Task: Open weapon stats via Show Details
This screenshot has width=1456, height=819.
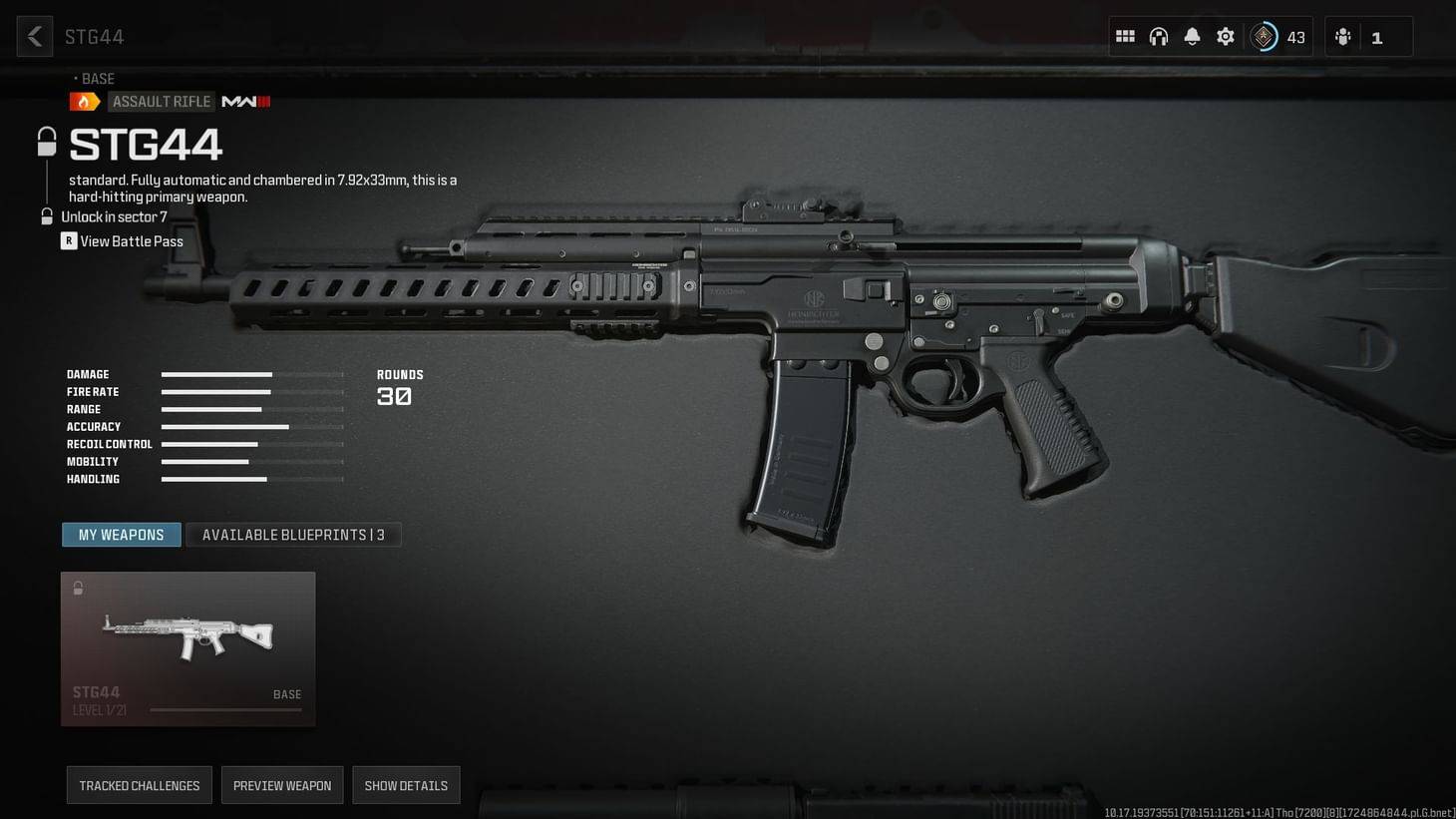Action: (x=406, y=785)
